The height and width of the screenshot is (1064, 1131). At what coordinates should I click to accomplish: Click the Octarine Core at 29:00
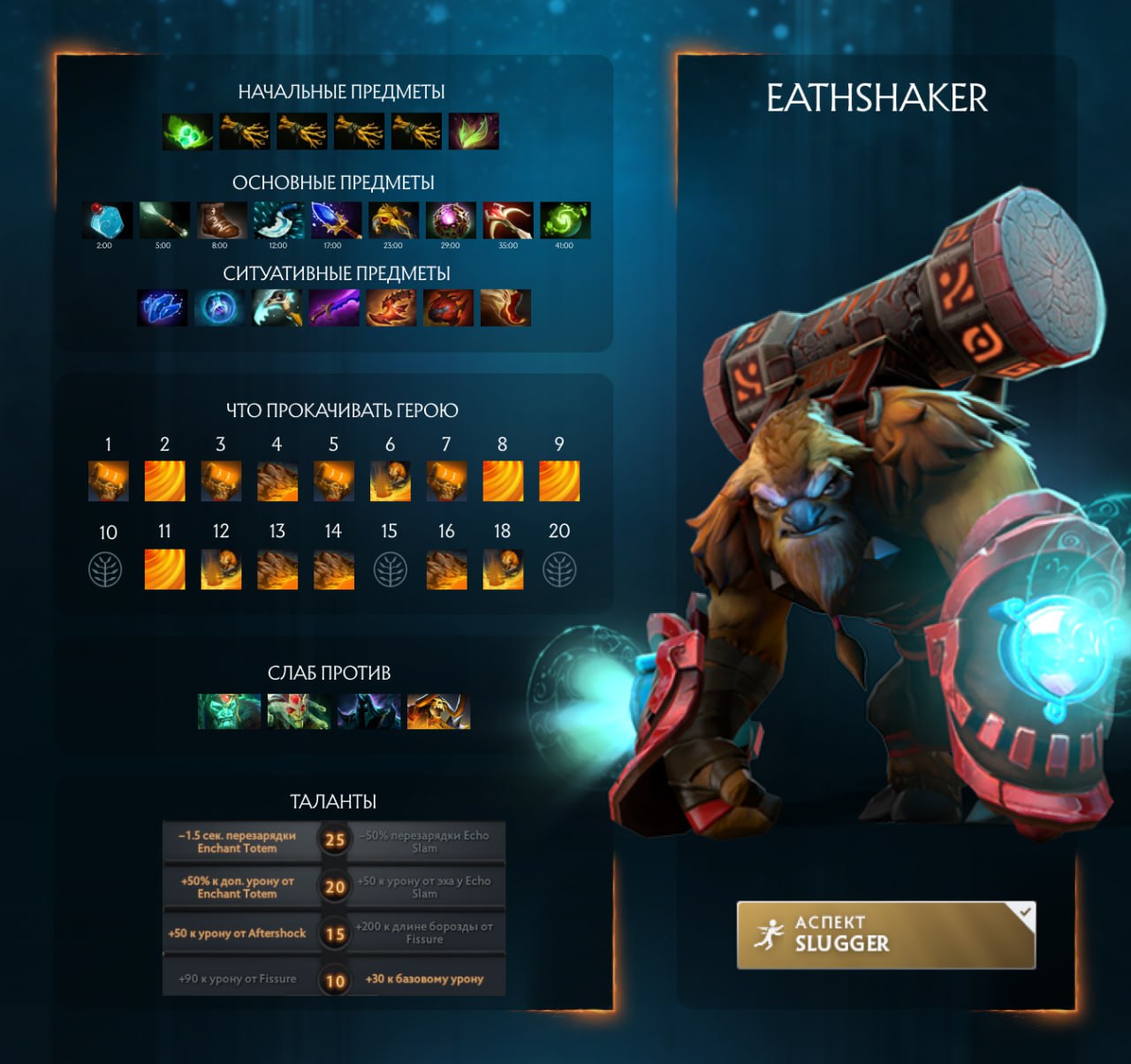coord(451,220)
